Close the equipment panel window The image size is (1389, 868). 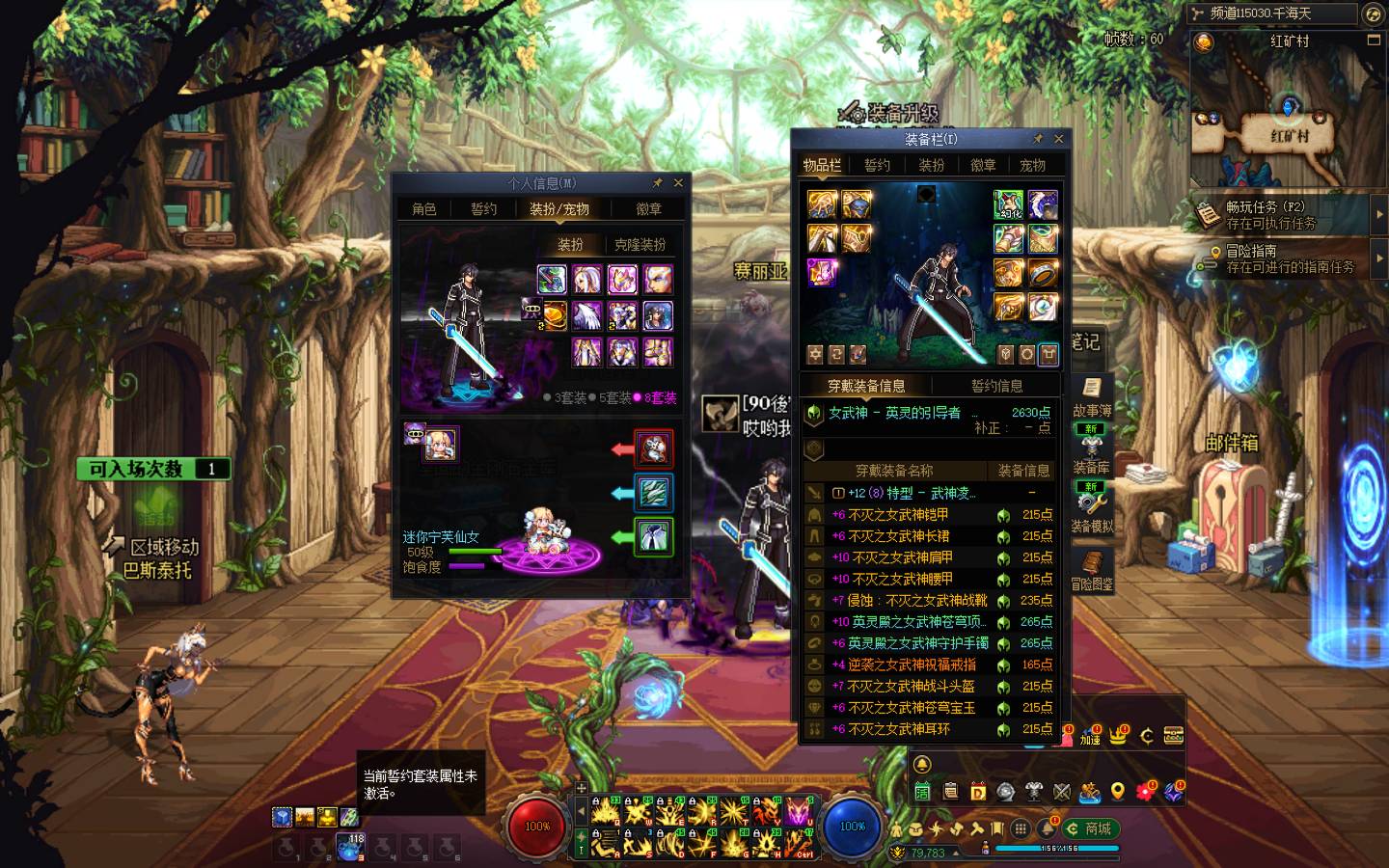1058,139
